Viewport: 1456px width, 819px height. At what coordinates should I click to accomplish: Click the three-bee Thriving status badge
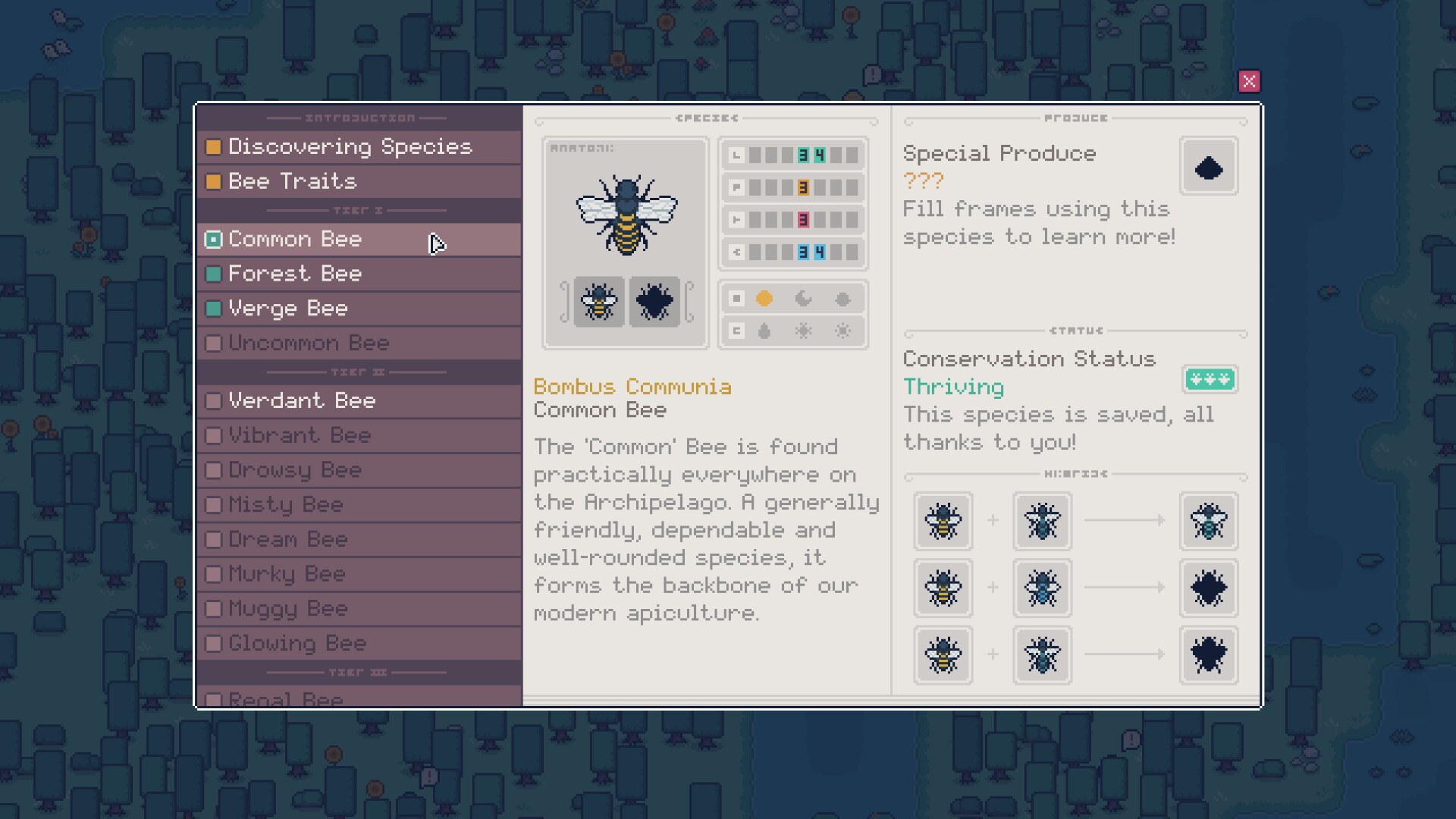click(1210, 380)
